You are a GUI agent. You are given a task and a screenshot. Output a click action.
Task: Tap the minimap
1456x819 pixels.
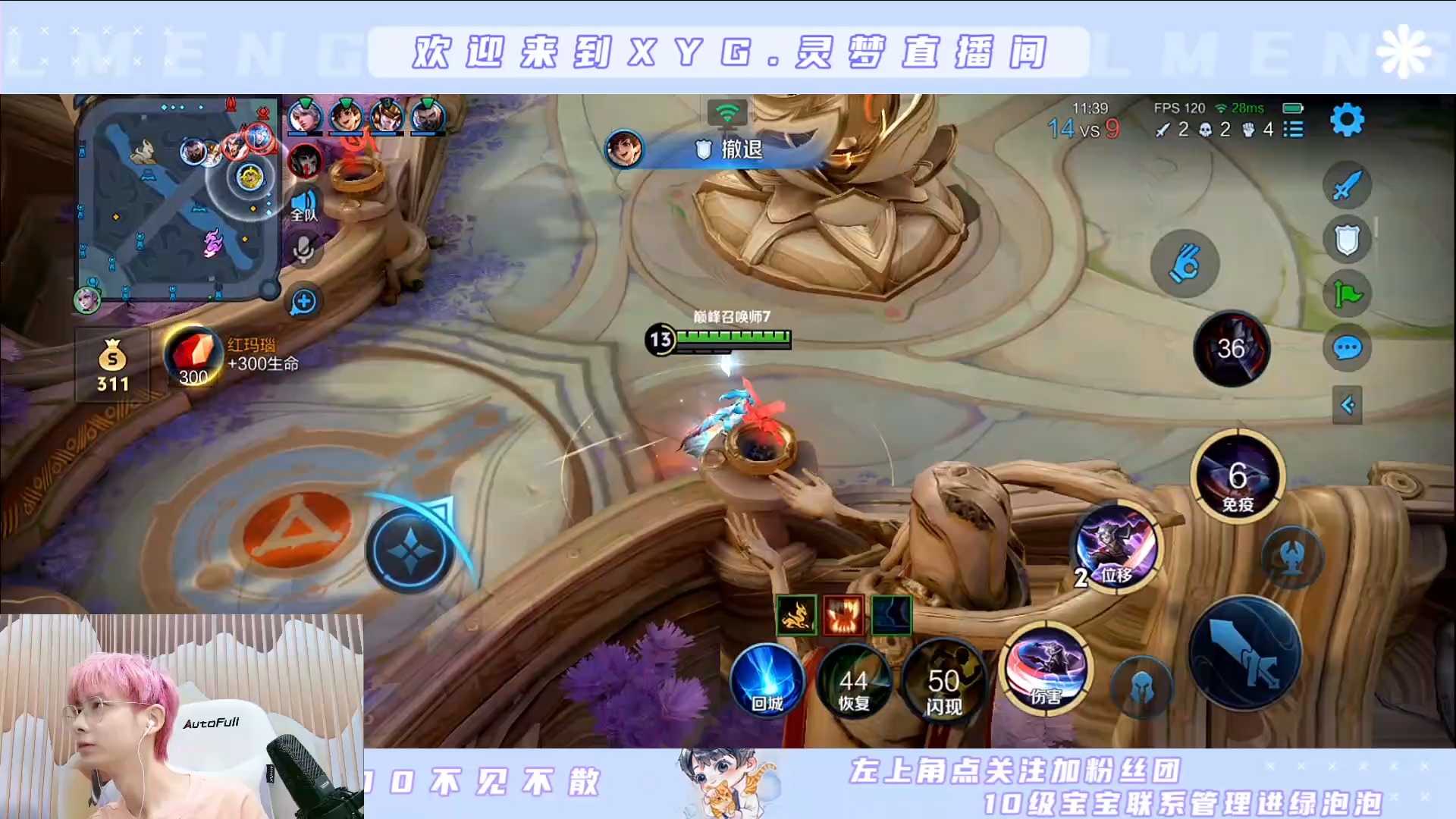pyautogui.click(x=179, y=199)
